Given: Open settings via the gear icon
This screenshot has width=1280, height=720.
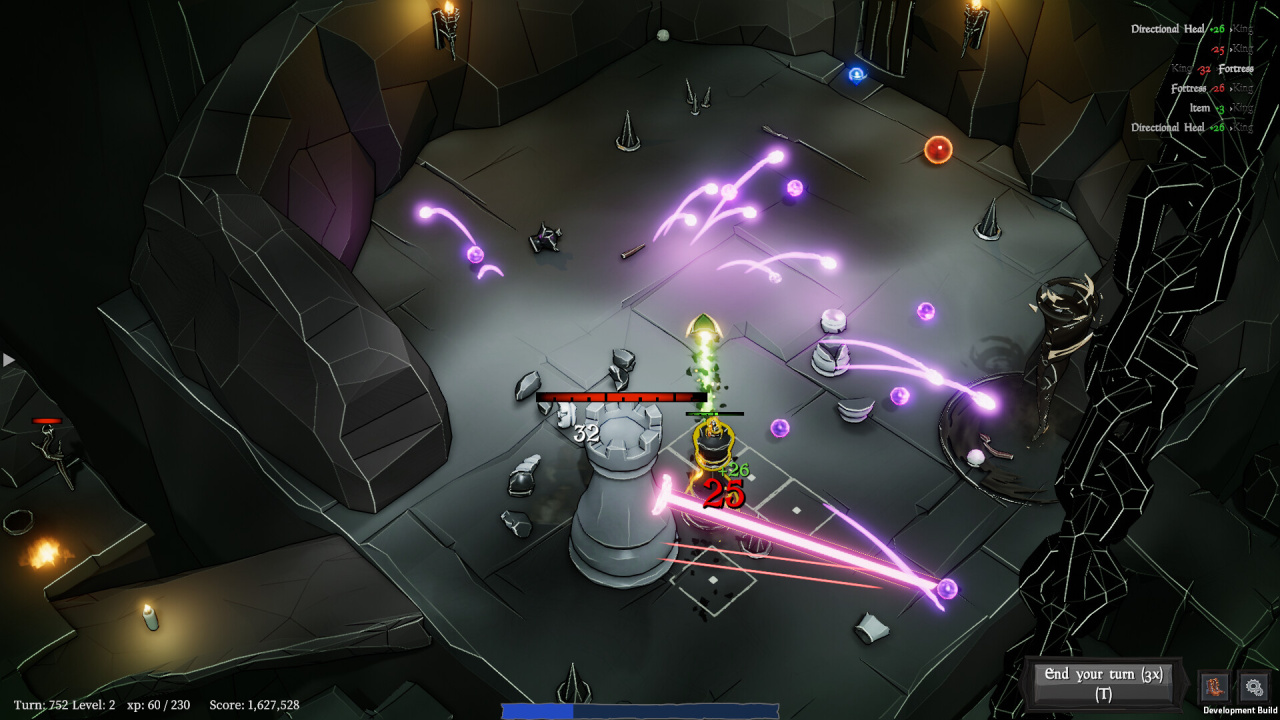Looking at the screenshot, I should pyautogui.click(x=1253, y=687).
